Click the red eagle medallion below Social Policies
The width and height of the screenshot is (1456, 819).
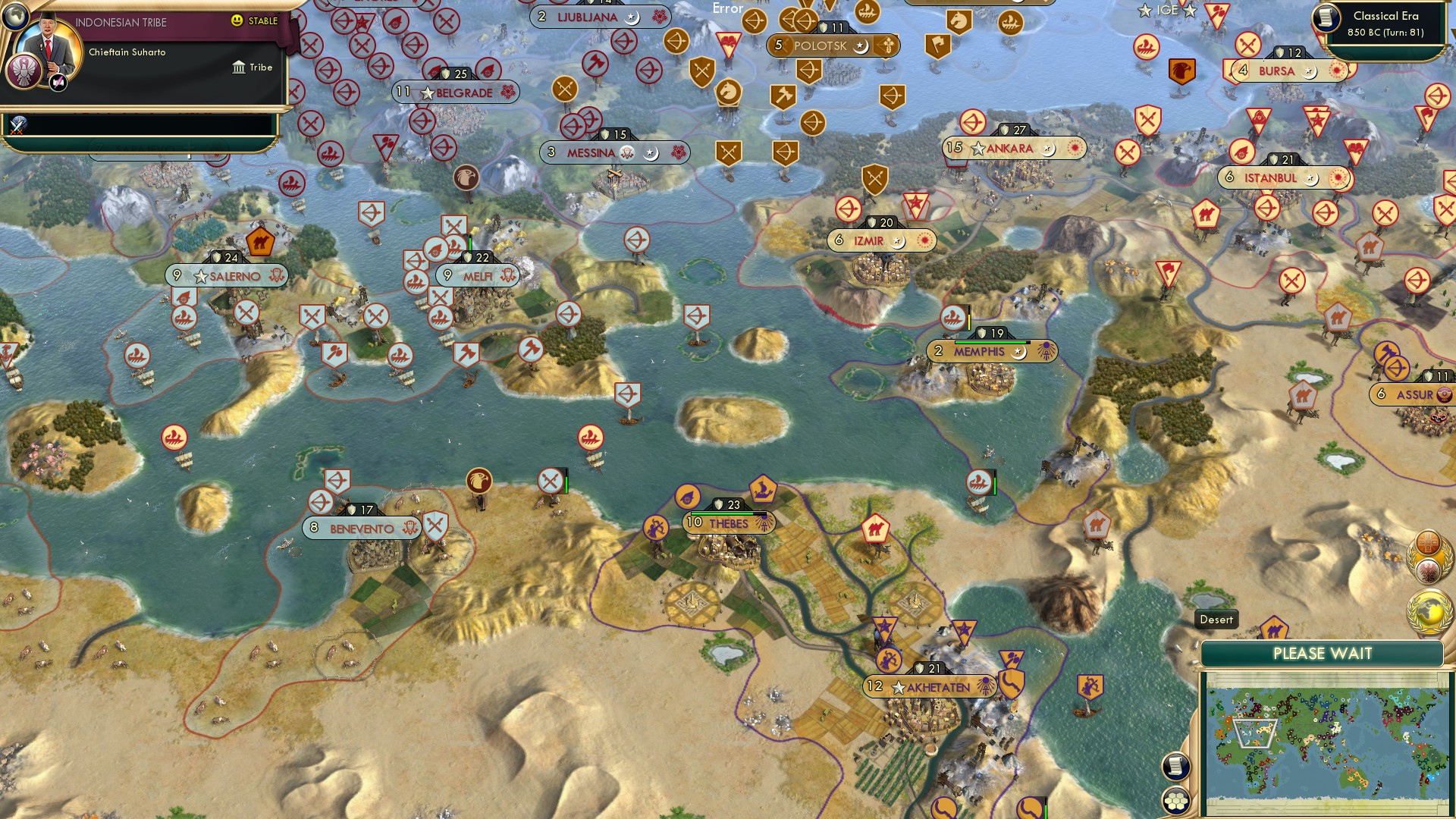[x=1429, y=570]
